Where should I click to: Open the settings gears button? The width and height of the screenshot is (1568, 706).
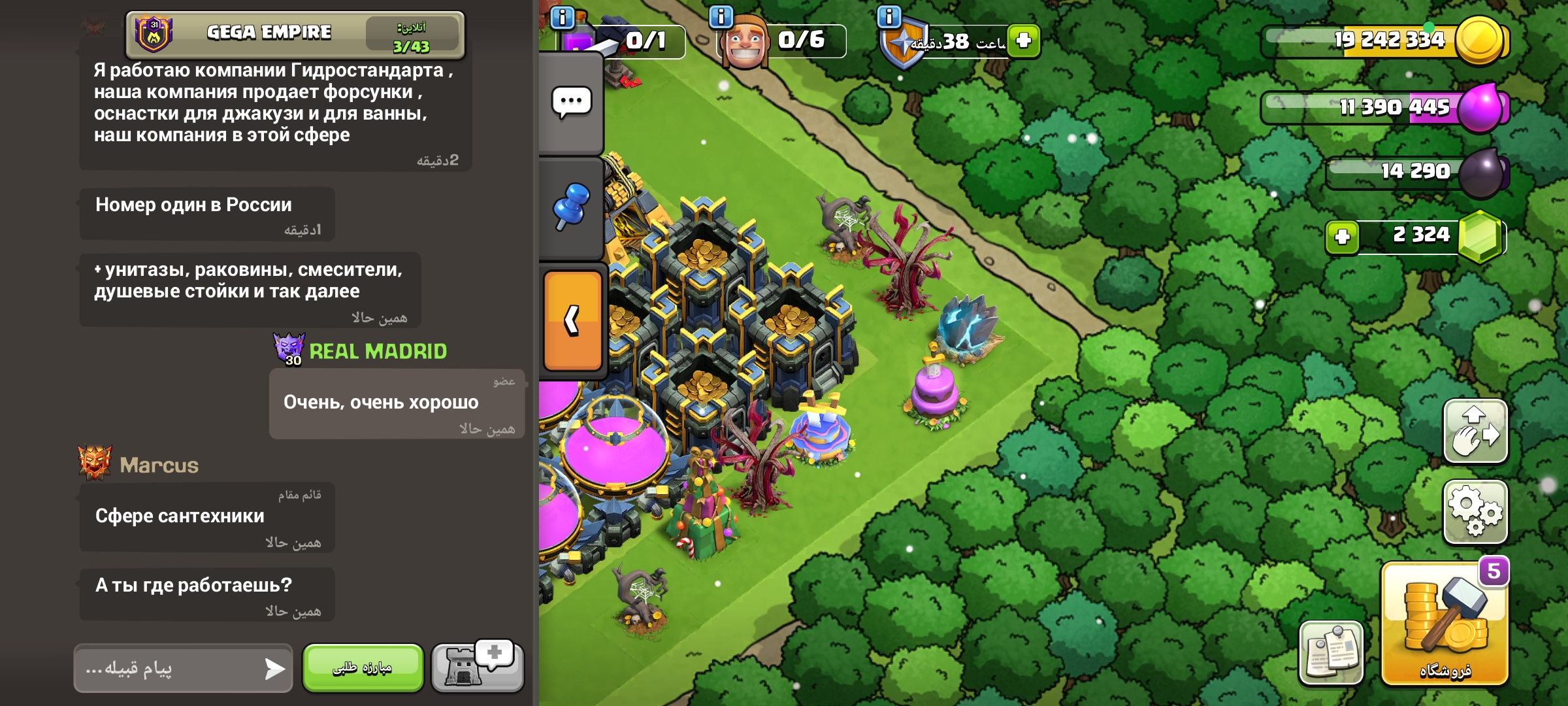1475,512
